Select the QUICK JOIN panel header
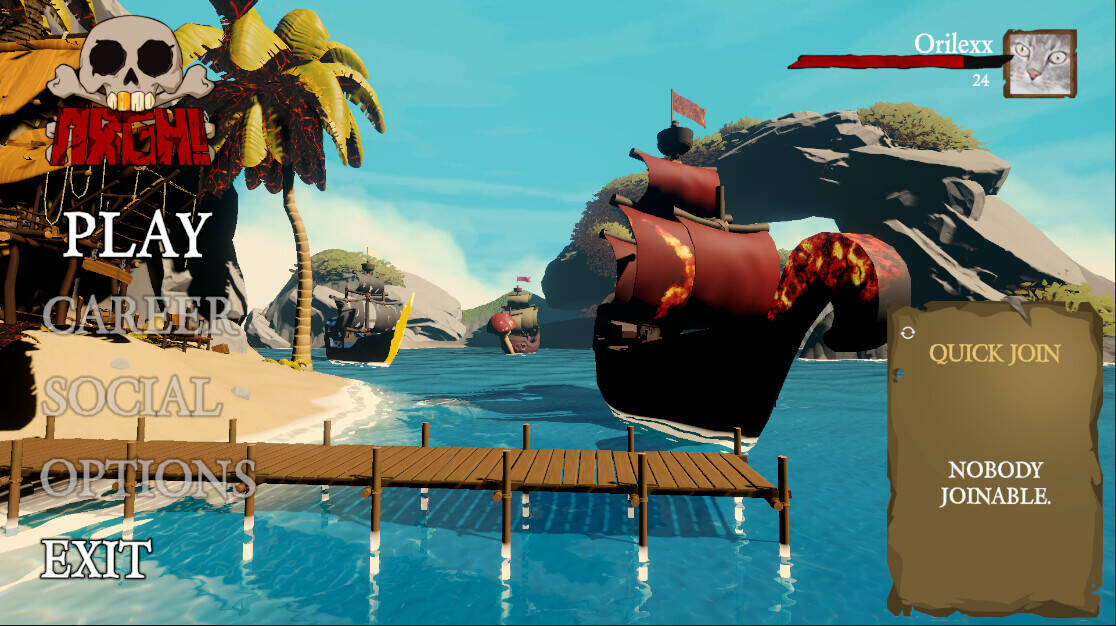1116x626 pixels. 994,353
